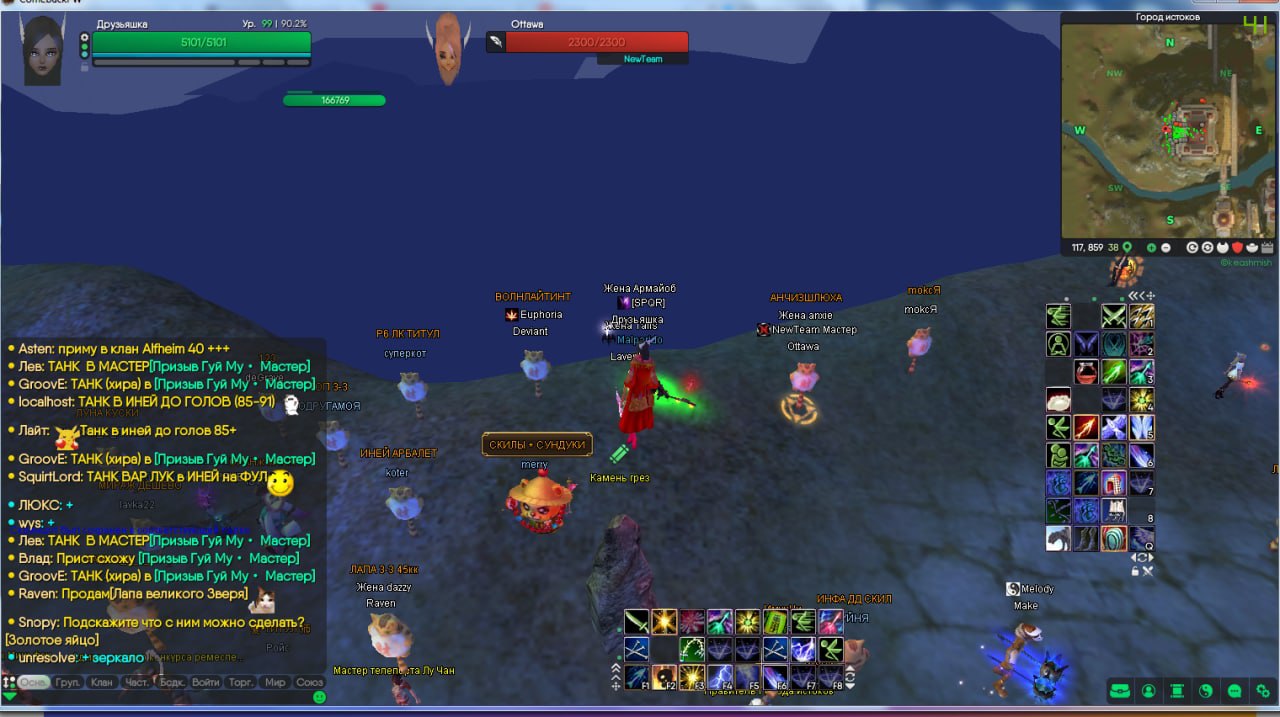This screenshot has width=1280, height=717.
Task: Zoom out the minimap with the minus button
Action: coord(1165,247)
